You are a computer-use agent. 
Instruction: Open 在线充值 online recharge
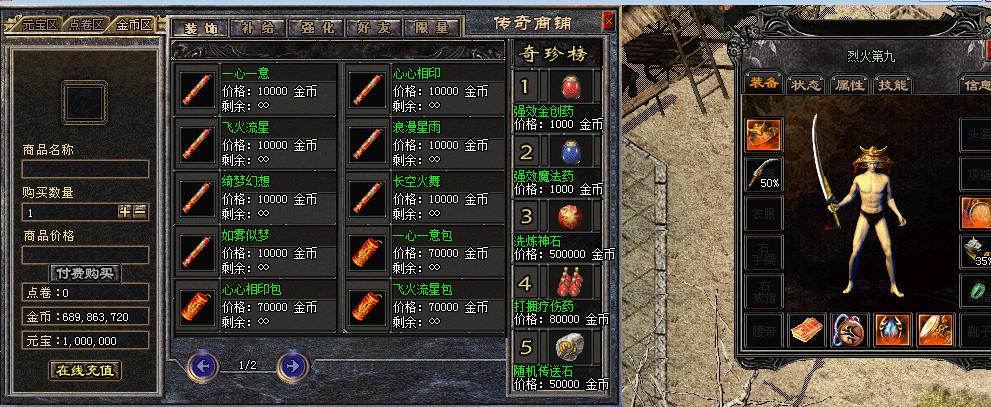tap(85, 370)
